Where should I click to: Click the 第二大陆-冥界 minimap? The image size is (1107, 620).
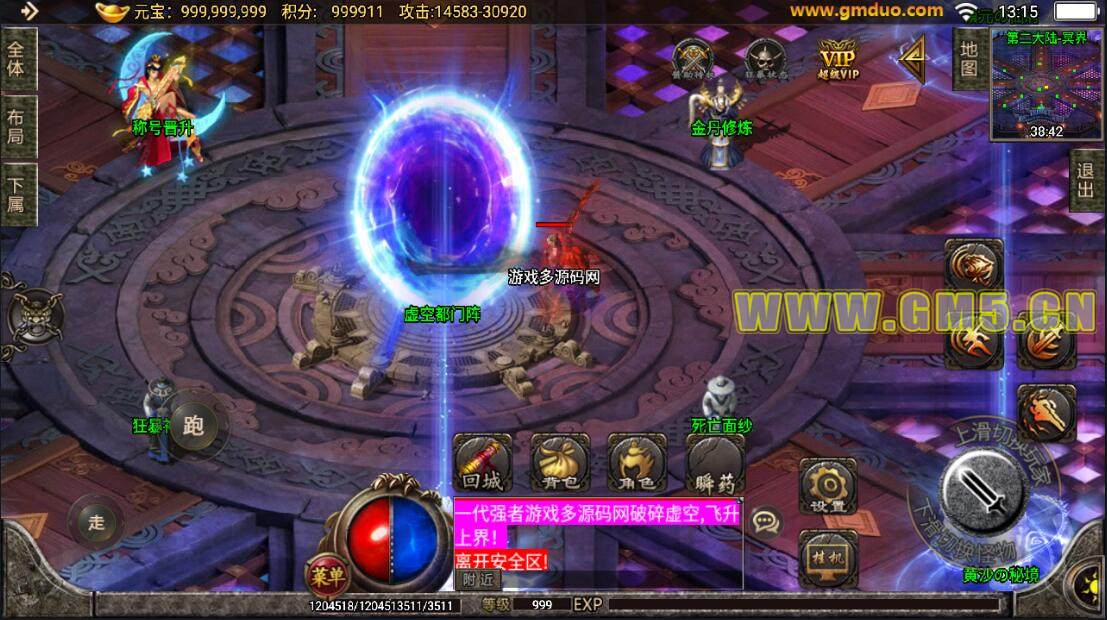(x=1047, y=83)
